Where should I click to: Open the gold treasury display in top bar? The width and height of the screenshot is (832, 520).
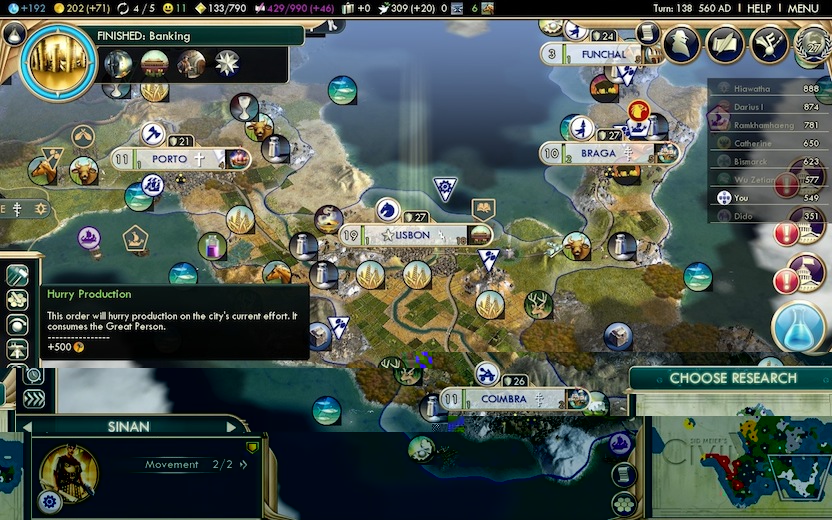pos(83,8)
